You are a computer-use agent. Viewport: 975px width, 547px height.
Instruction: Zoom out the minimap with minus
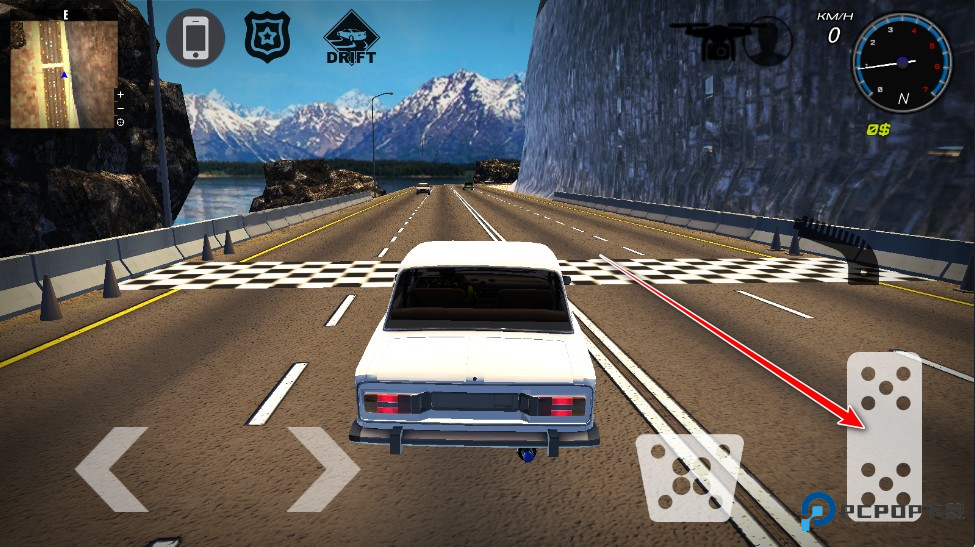click(120, 108)
